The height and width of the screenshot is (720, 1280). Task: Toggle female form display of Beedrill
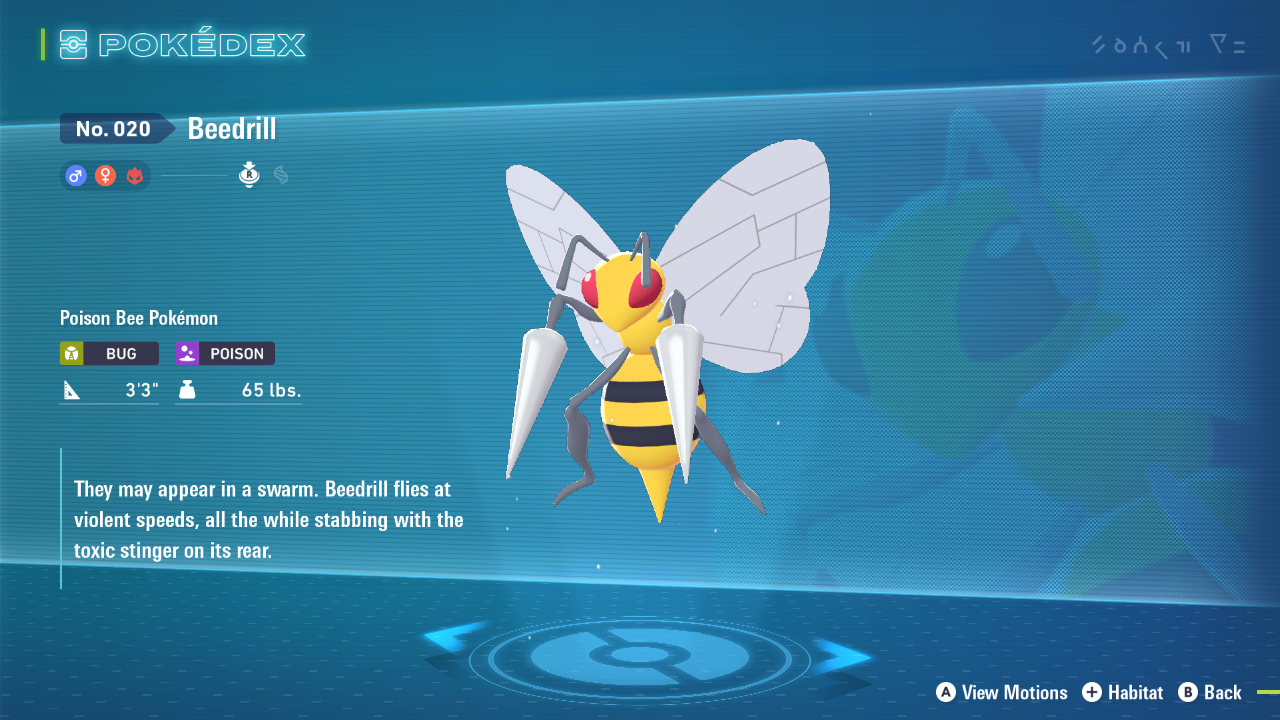[105, 175]
